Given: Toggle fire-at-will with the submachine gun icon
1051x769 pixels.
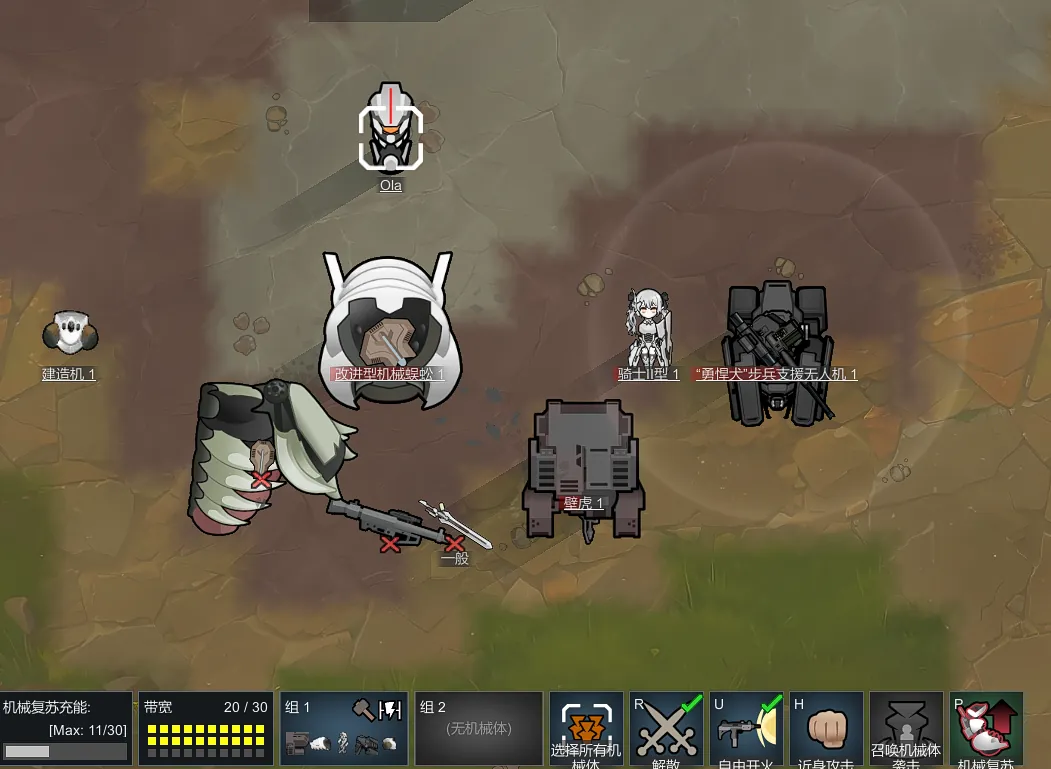Looking at the screenshot, I should click(x=746, y=729).
